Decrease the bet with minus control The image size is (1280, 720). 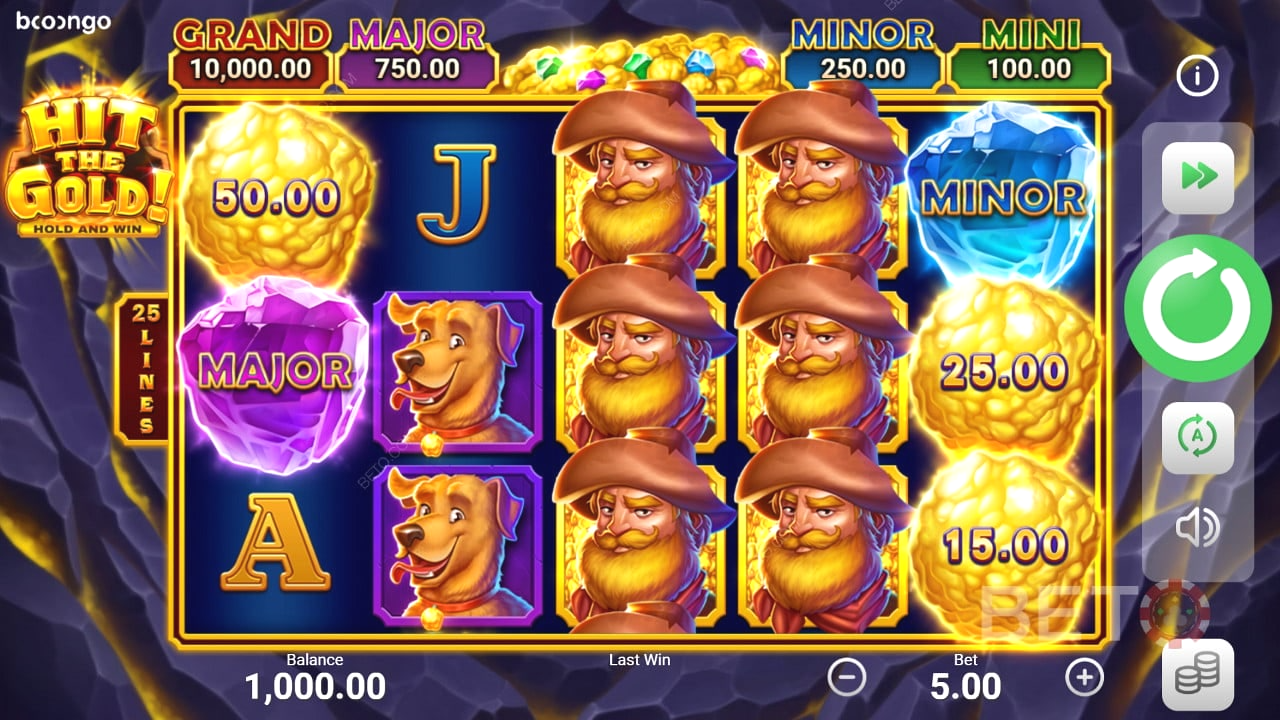(x=847, y=678)
